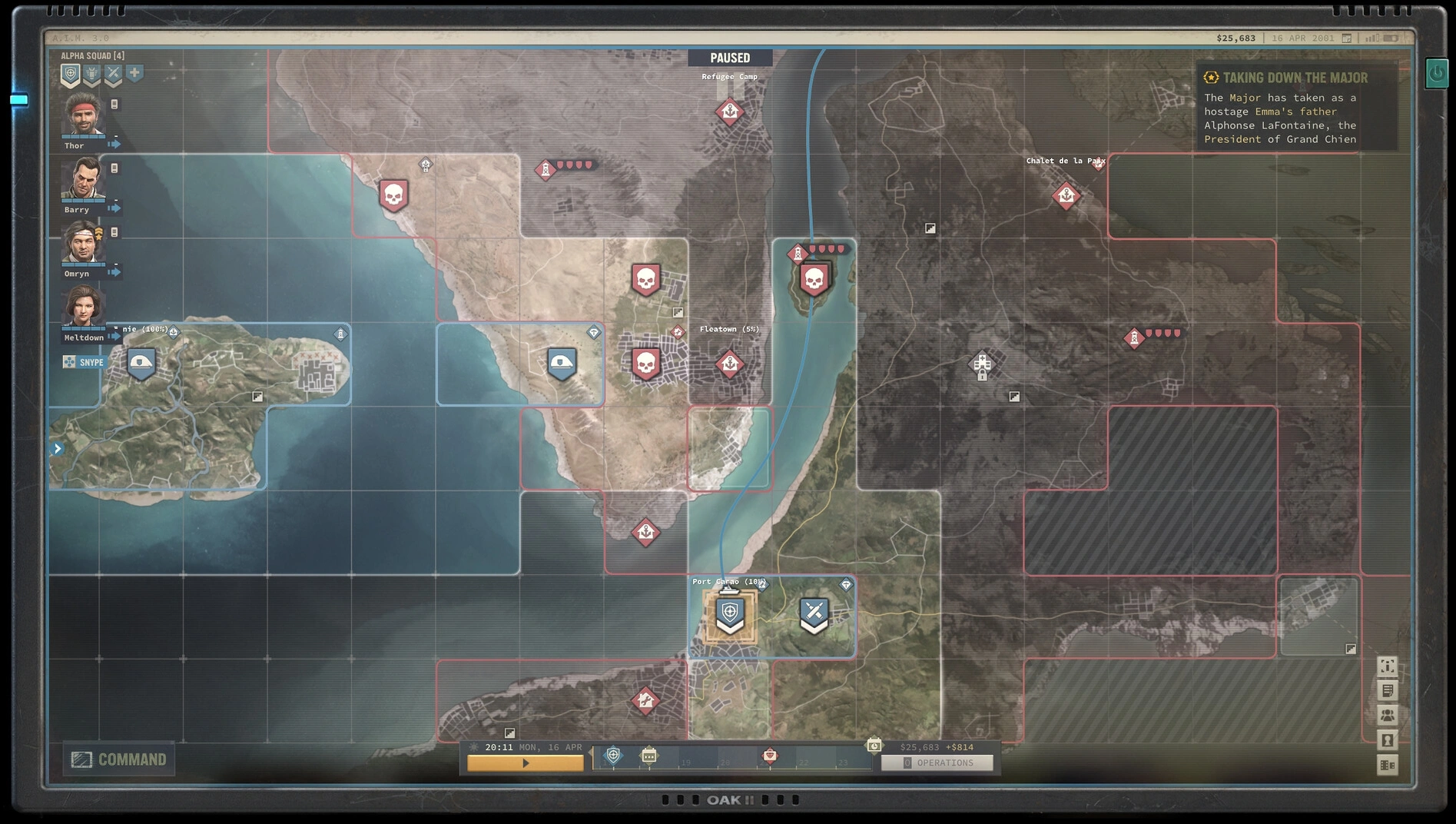Click the orange play time button
Viewport: 1456px width, 824px height.
[x=526, y=763]
